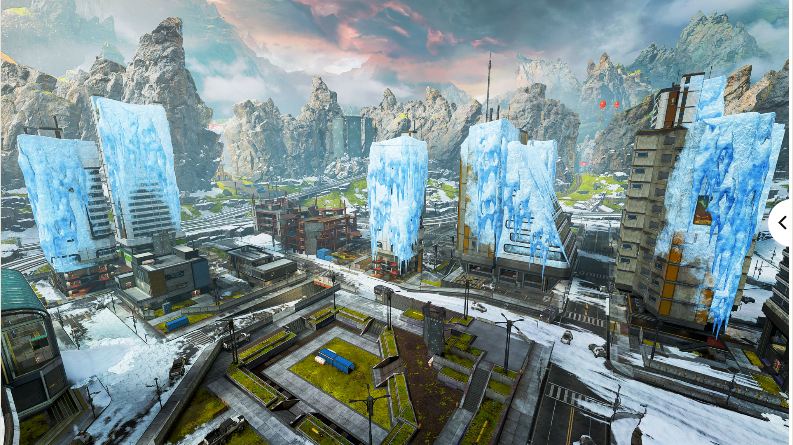Click the white circular arrow button
This screenshot has height=445, width=793.
(782, 222)
